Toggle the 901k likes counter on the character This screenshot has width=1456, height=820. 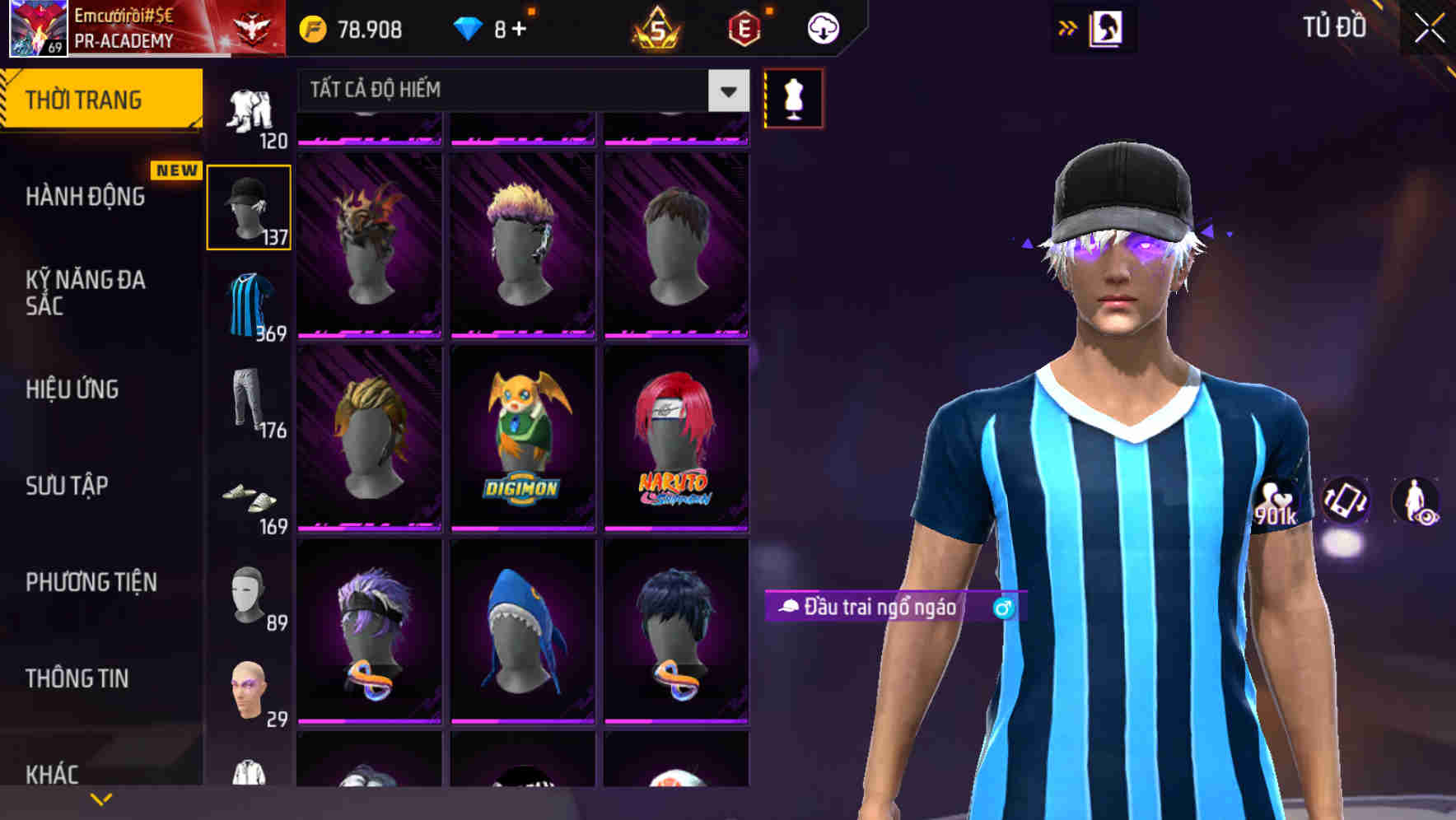(x=1277, y=502)
